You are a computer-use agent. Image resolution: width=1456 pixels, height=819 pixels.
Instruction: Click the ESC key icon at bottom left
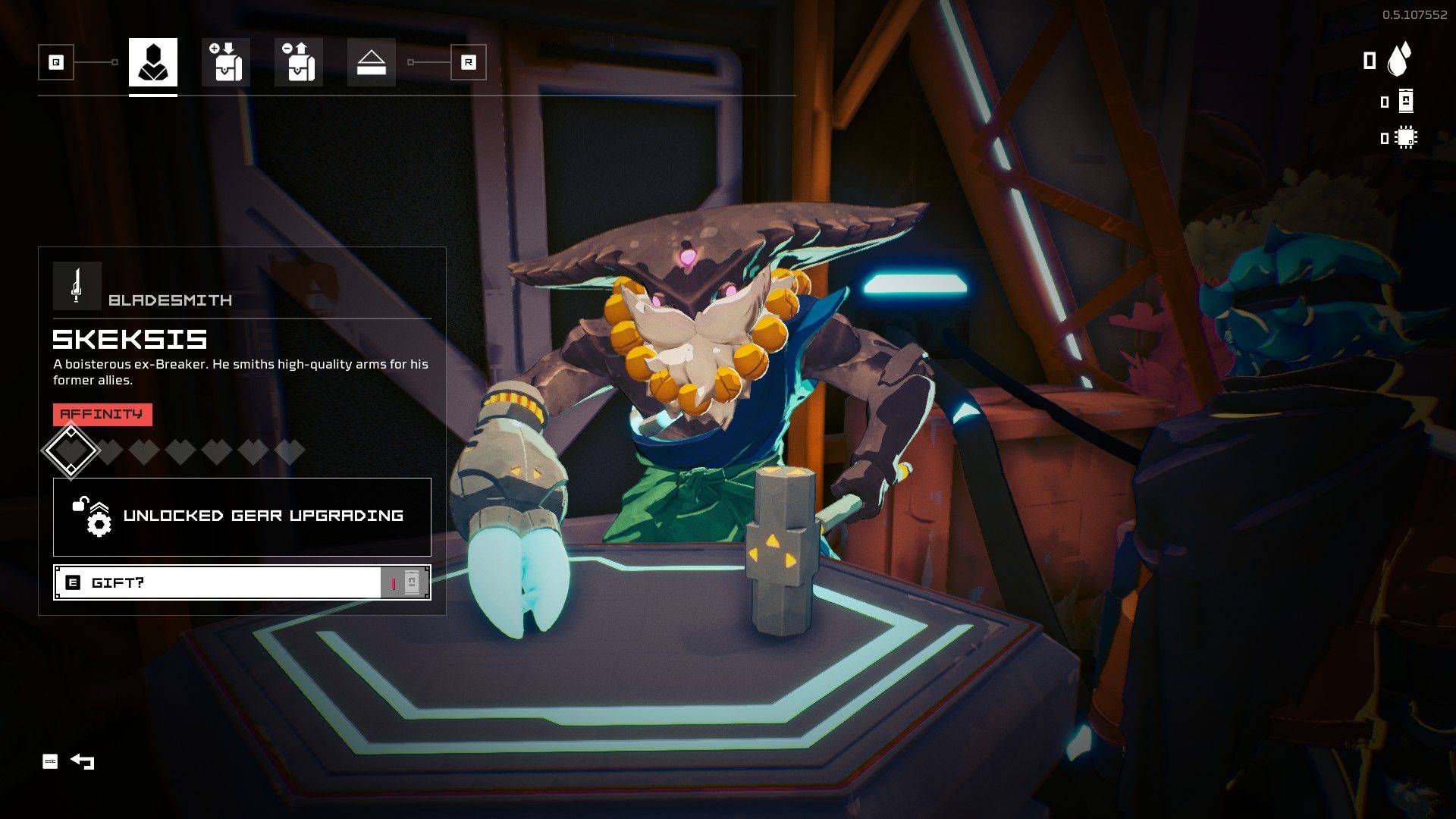[50, 761]
